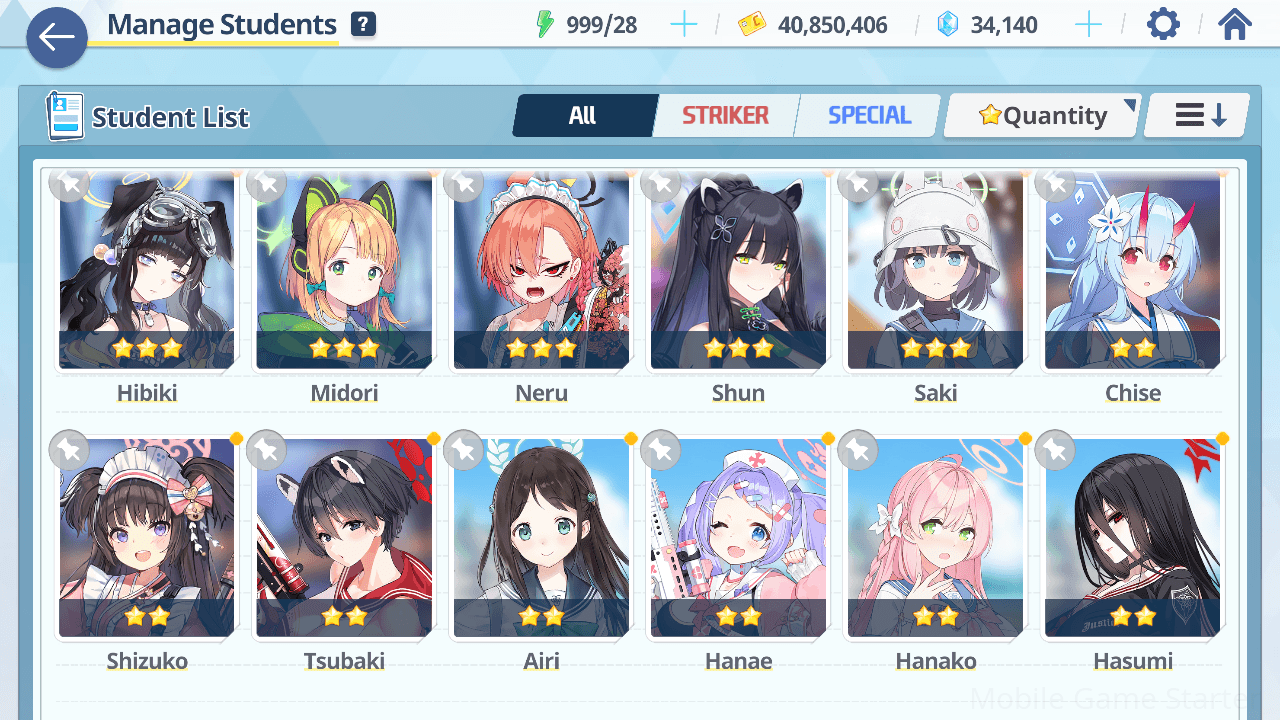Switch to the All tab
Image resolution: width=1280 pixels, height=720 pixels.
[583, 116]
